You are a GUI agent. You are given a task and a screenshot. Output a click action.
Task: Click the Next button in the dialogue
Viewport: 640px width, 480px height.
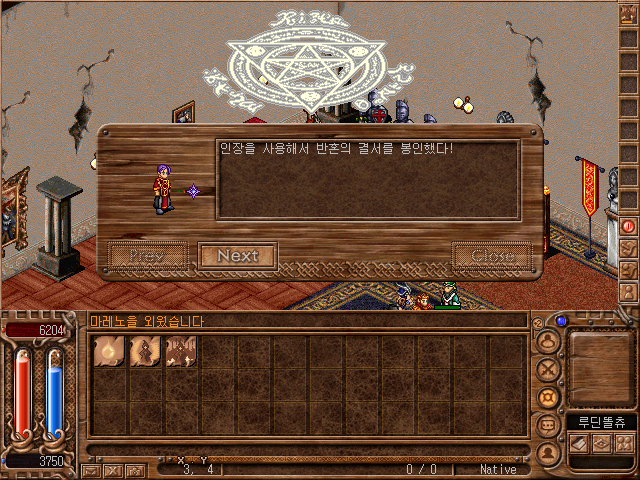point(237,256)
